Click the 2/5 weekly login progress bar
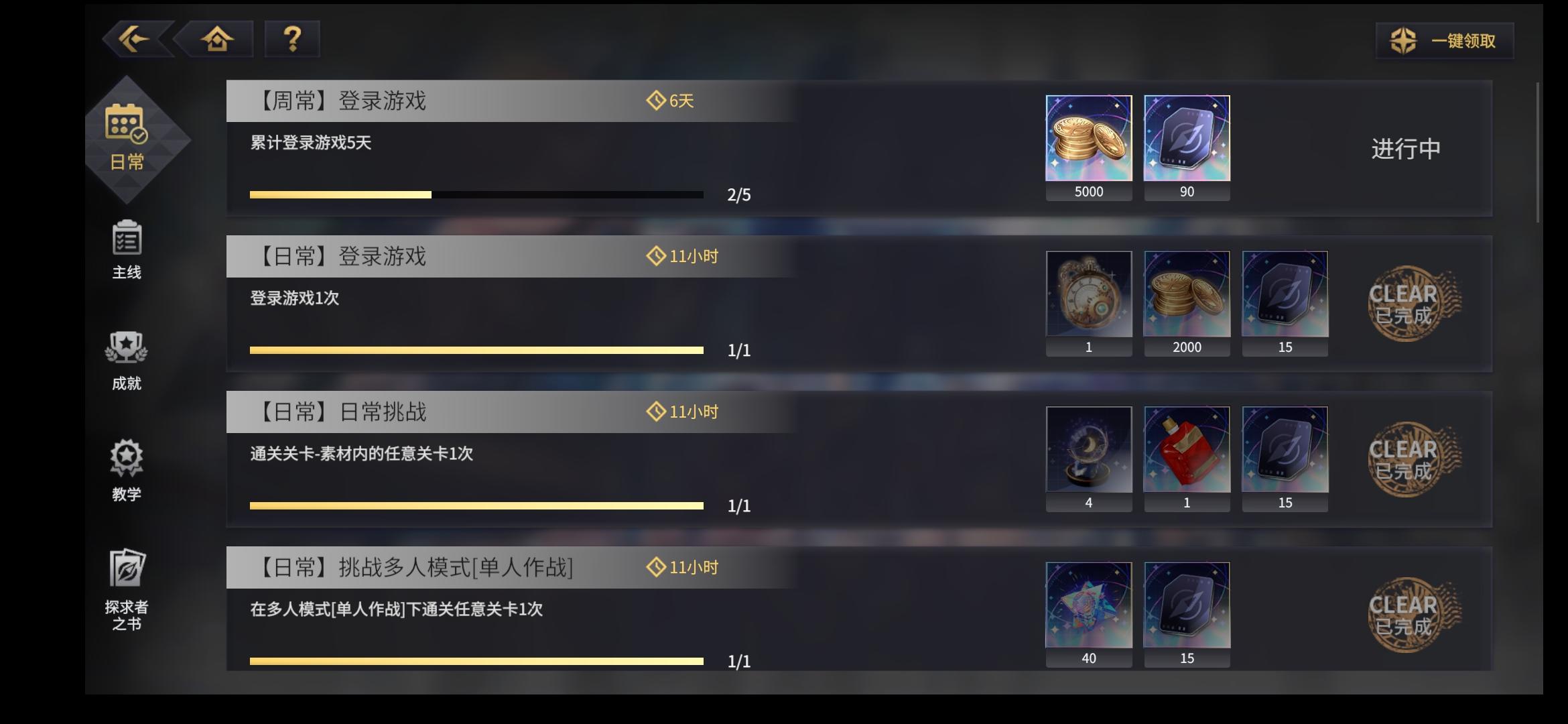The image size is (1568, 724). coord(476,194)
